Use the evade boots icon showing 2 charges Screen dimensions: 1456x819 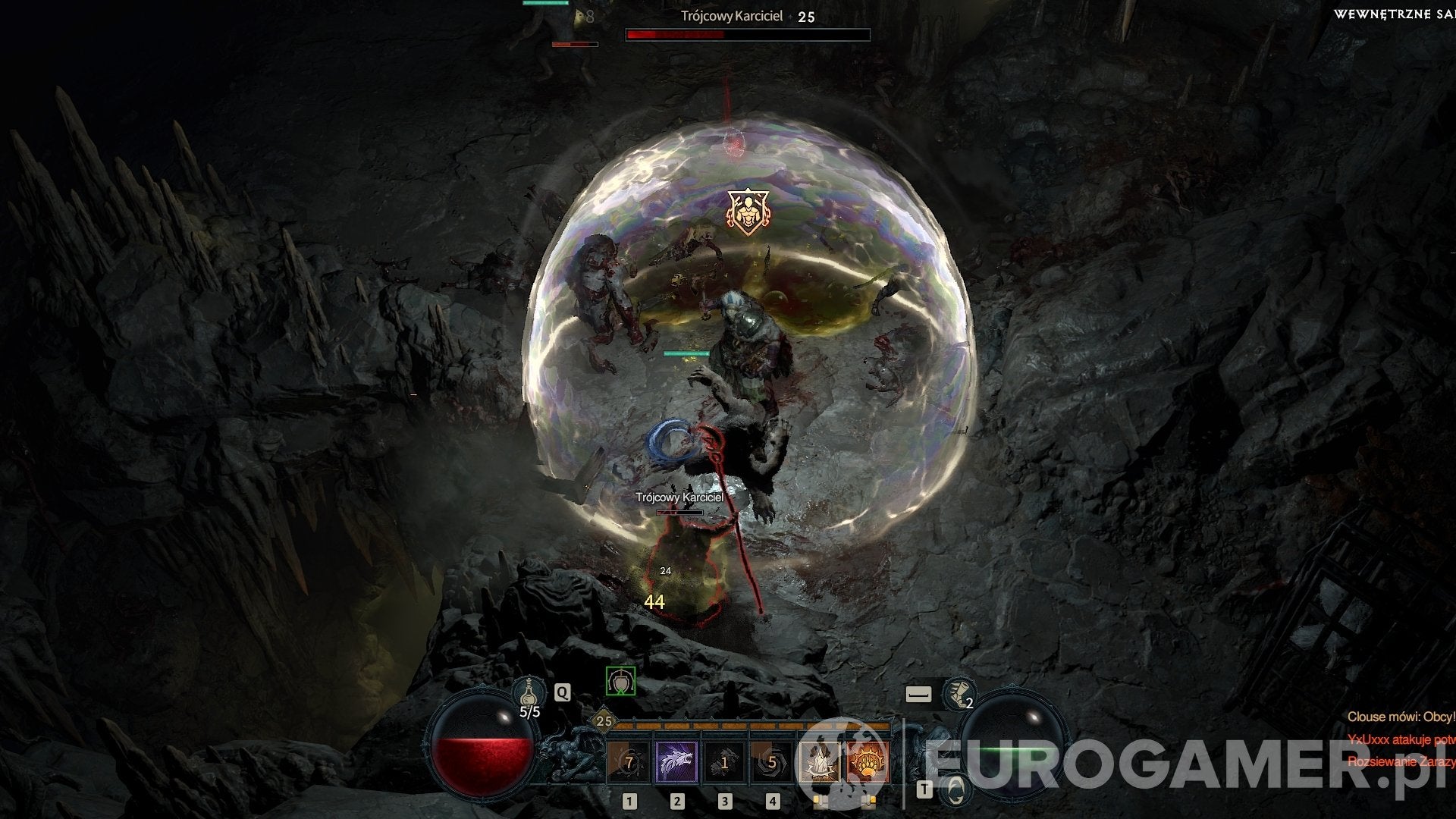pos(959,695)
